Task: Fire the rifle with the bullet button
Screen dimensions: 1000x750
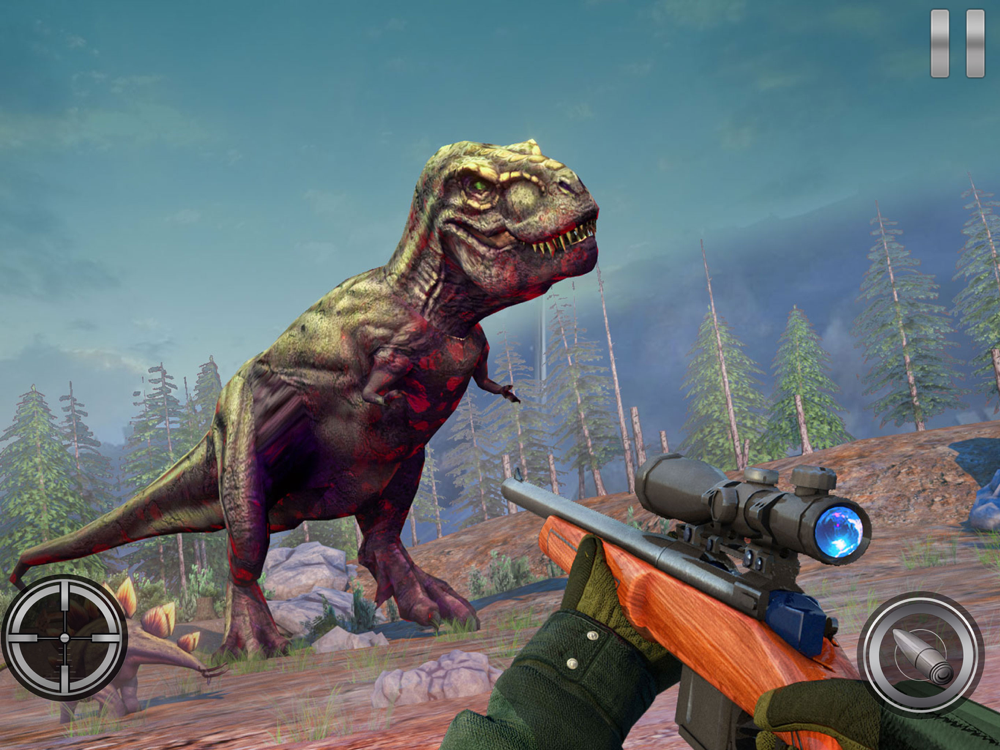Action: coord(920,653)
